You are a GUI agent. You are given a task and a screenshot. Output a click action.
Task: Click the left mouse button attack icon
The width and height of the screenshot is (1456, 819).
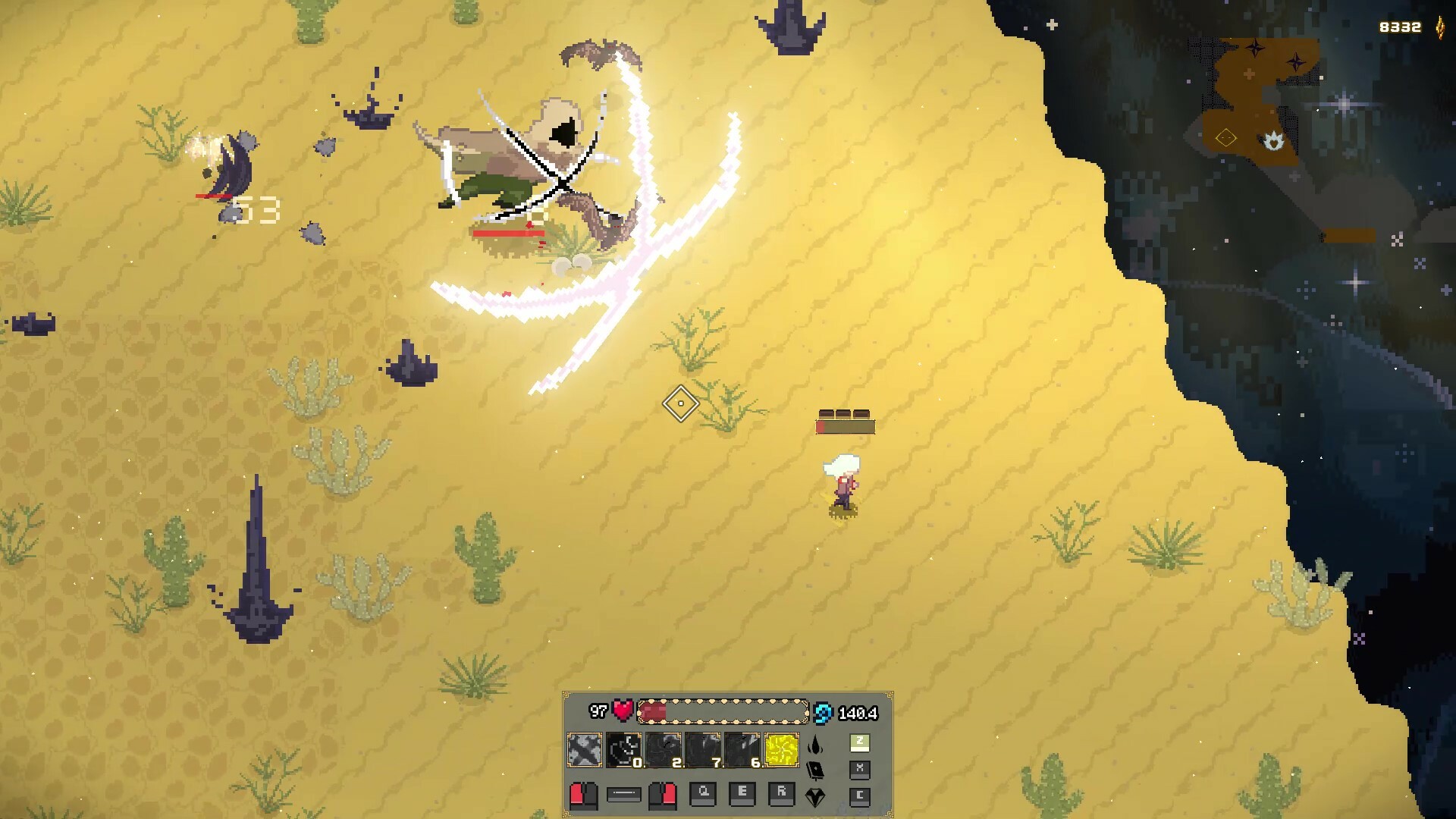point(584,795)
